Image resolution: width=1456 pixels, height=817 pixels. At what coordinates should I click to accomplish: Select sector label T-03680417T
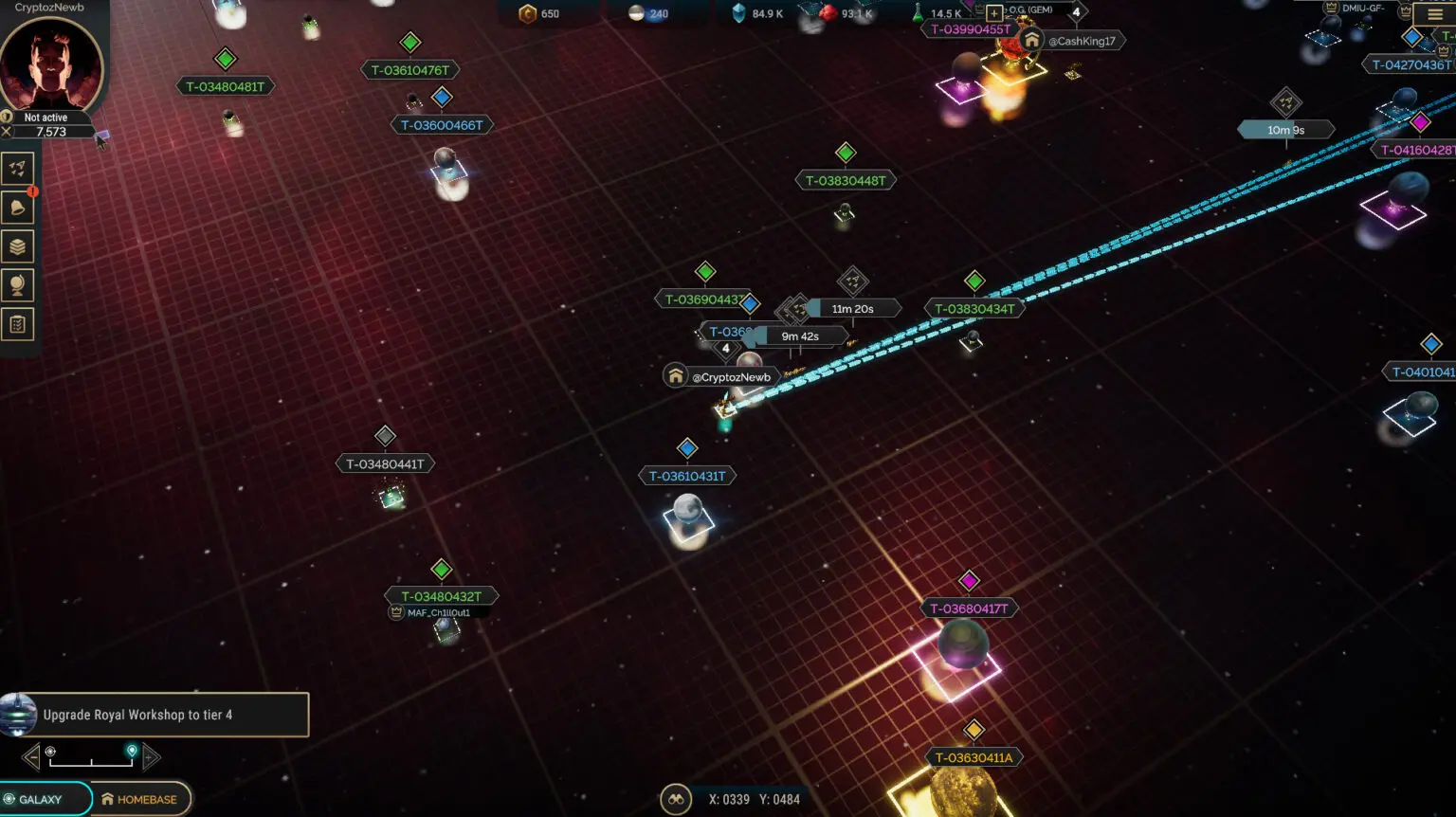(x=969, y=608)
